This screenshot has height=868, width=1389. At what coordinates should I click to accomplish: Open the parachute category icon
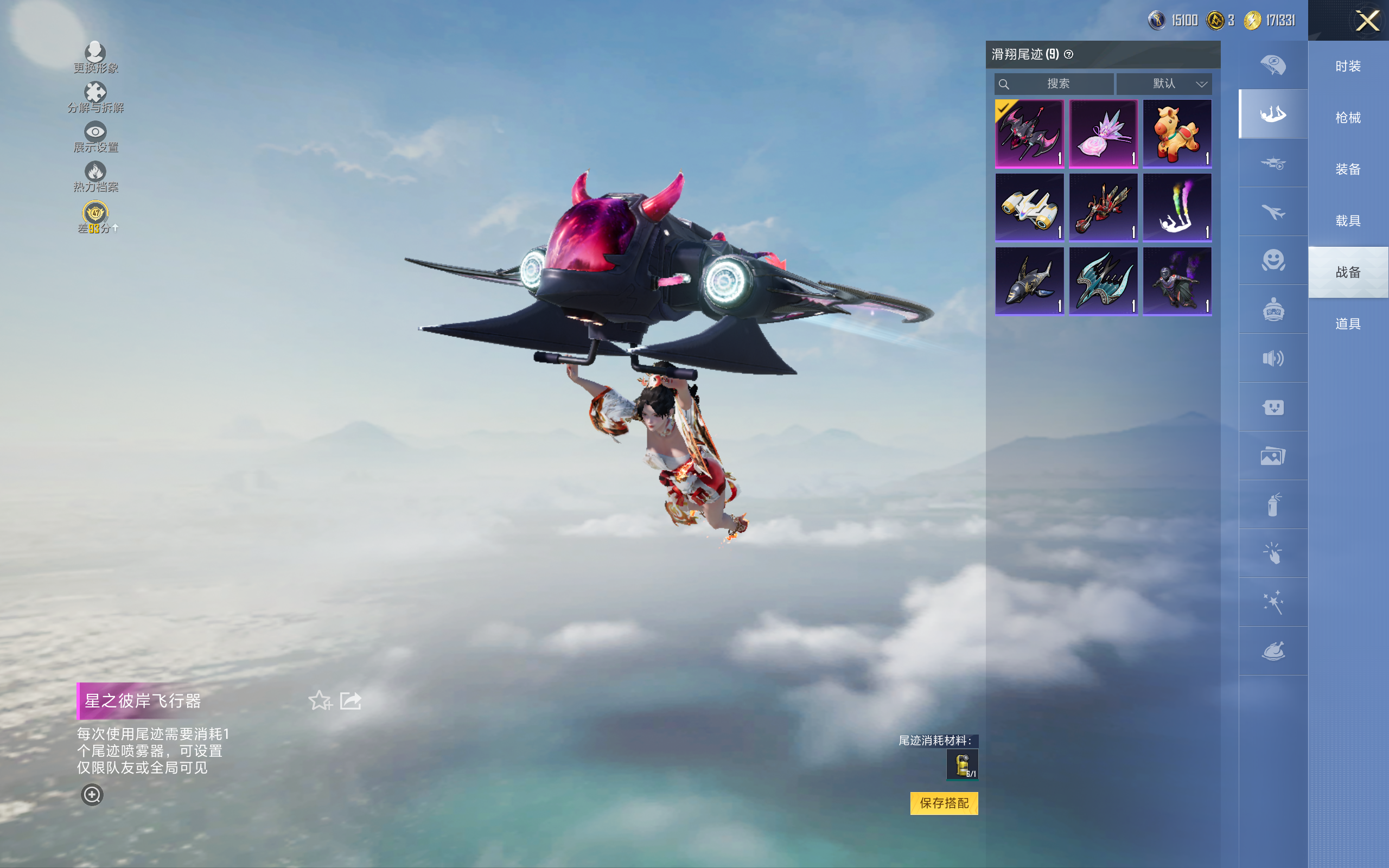coord(1272,65)
